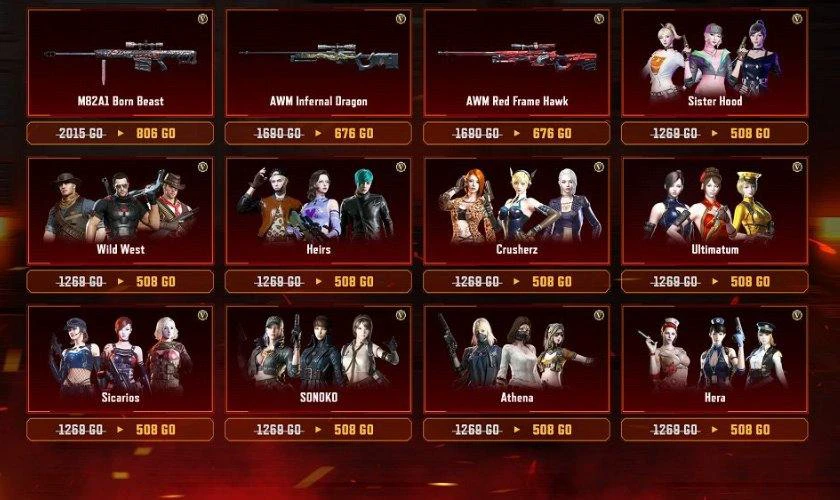Viewport: 840px width, 500px height.
Task: Open the Sicarios character pack
Action: click(x=120, y=359)
